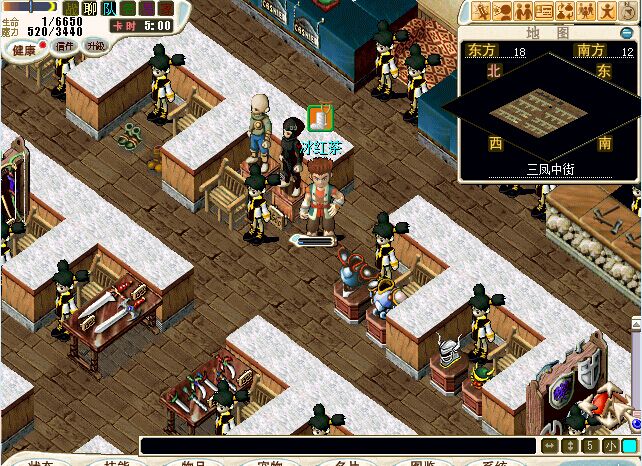Toggle the 战 battle mode button
Viewport: 642px width, 466px height.
(x=70, y=8)
